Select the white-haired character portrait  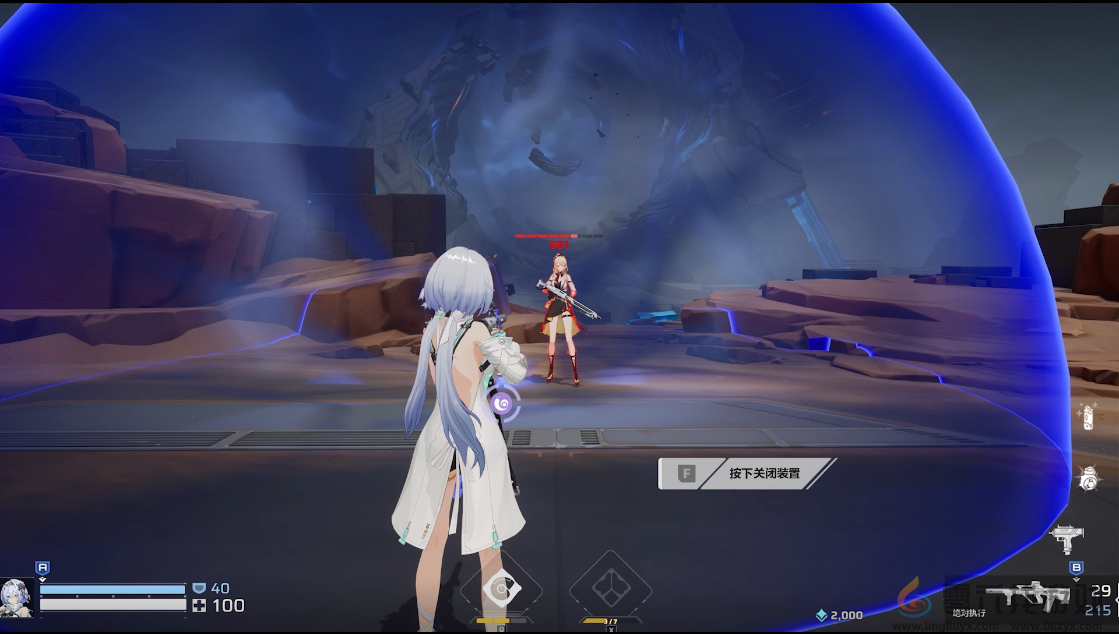pyautogui.click(x=17, y=597)
